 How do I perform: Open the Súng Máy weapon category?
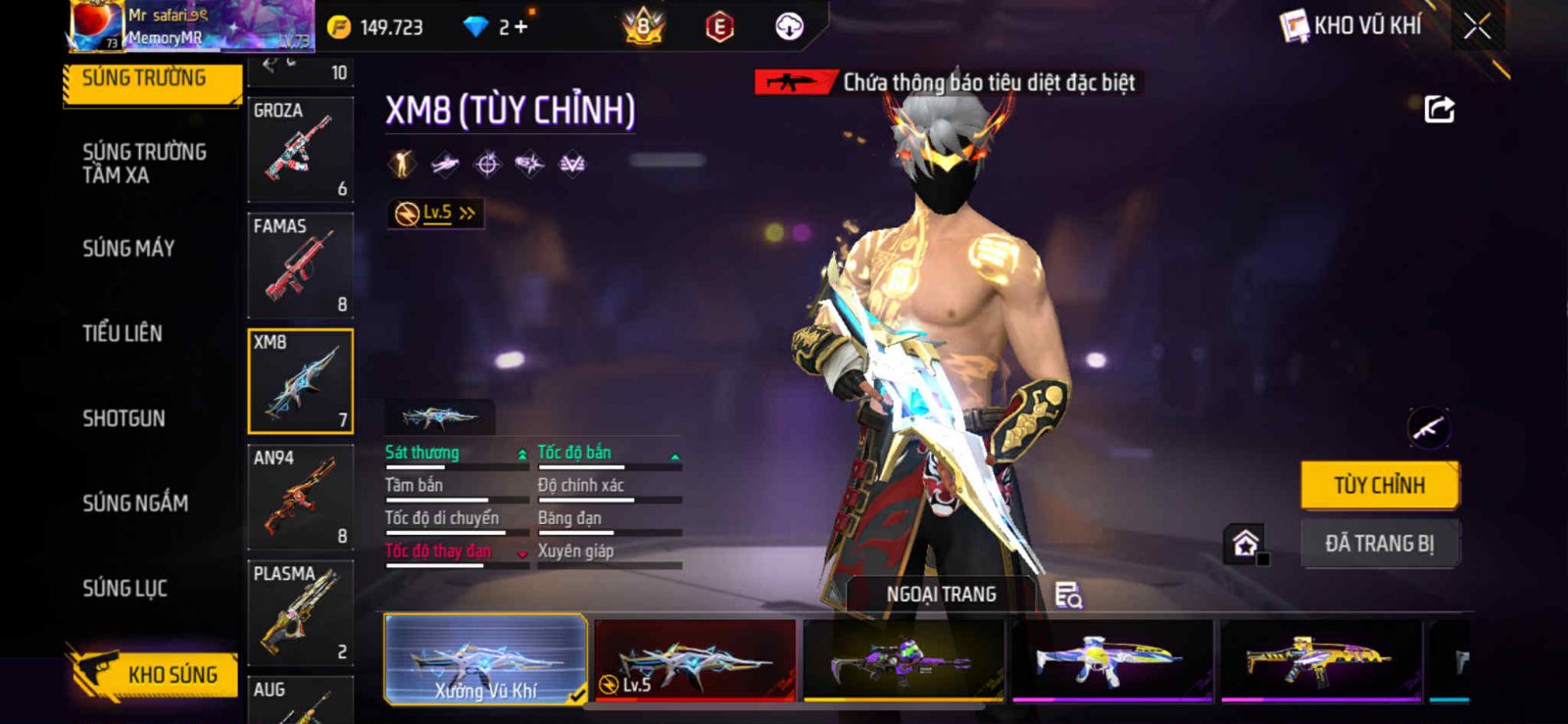(x=128, y=249)
